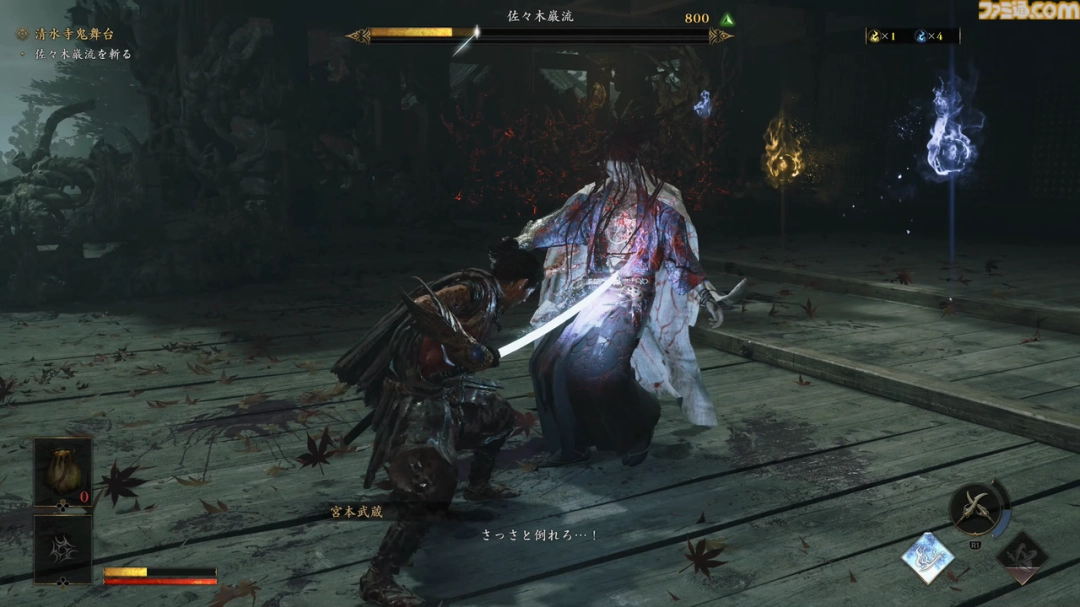Click the green level marker beside 800
This screenshot has width=1080, height=607.
727,18
